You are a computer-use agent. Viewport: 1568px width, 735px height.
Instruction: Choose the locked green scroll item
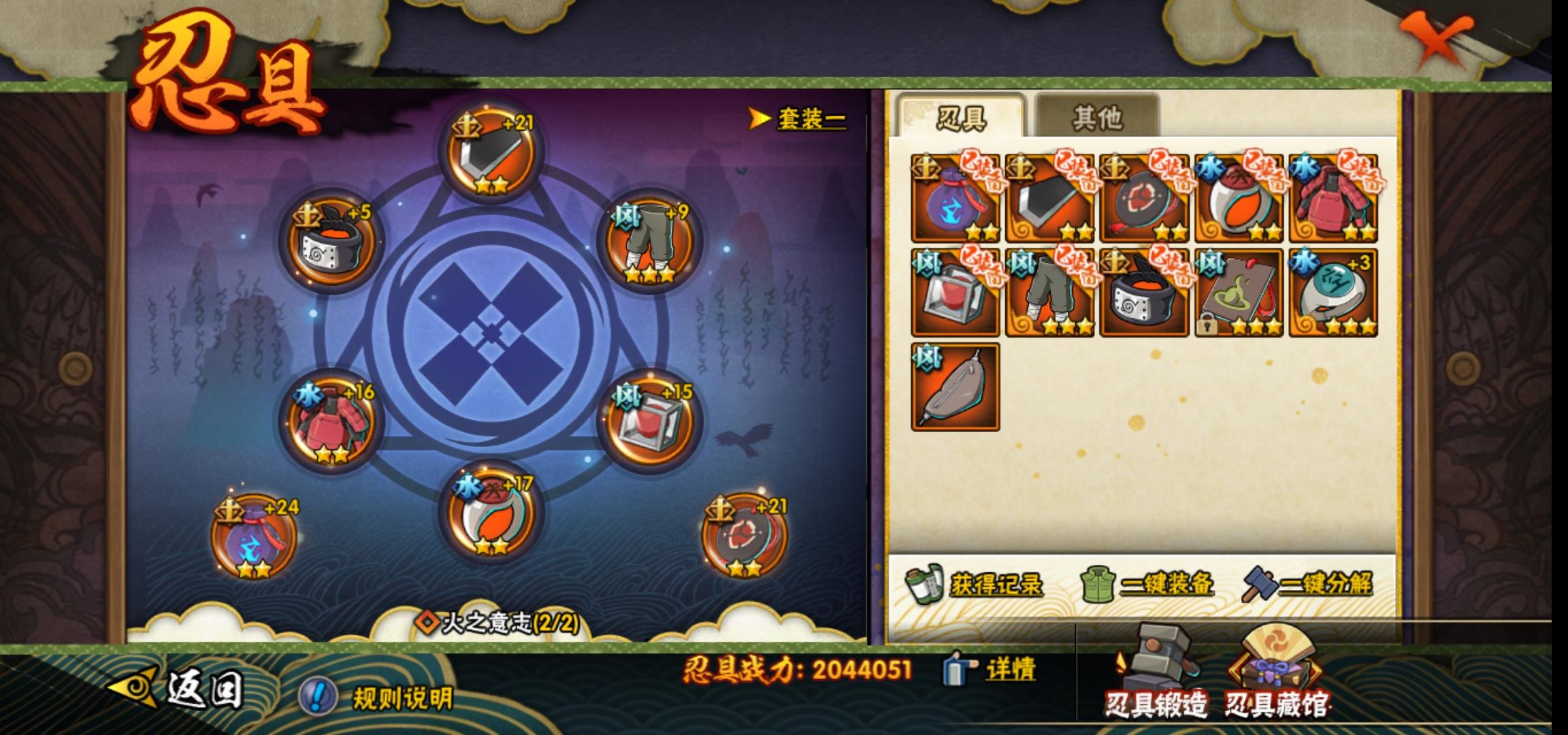[x=1238, y=293]
